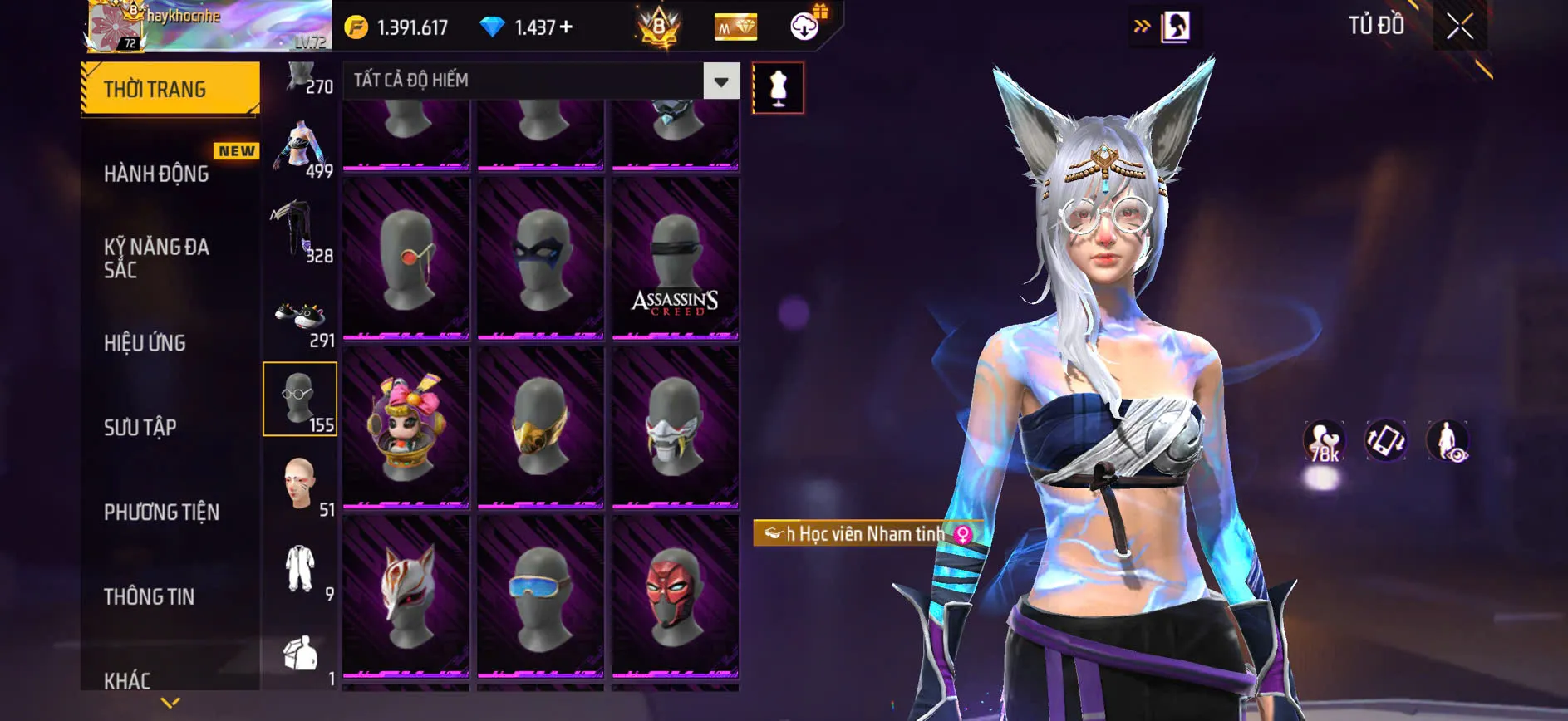Open the rank badge next to currency display
This screenshot has height=721, width=1568.
(656, 26)
